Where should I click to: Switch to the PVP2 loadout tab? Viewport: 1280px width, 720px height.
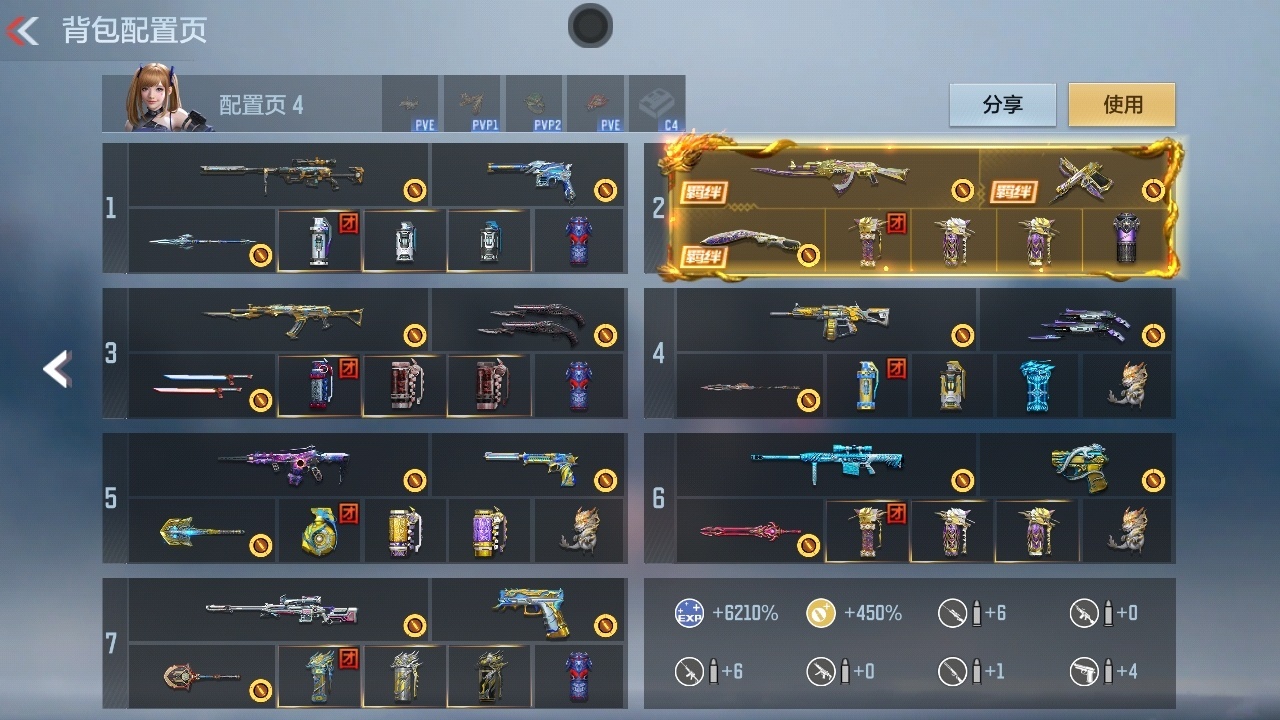[x=535, y=104]
